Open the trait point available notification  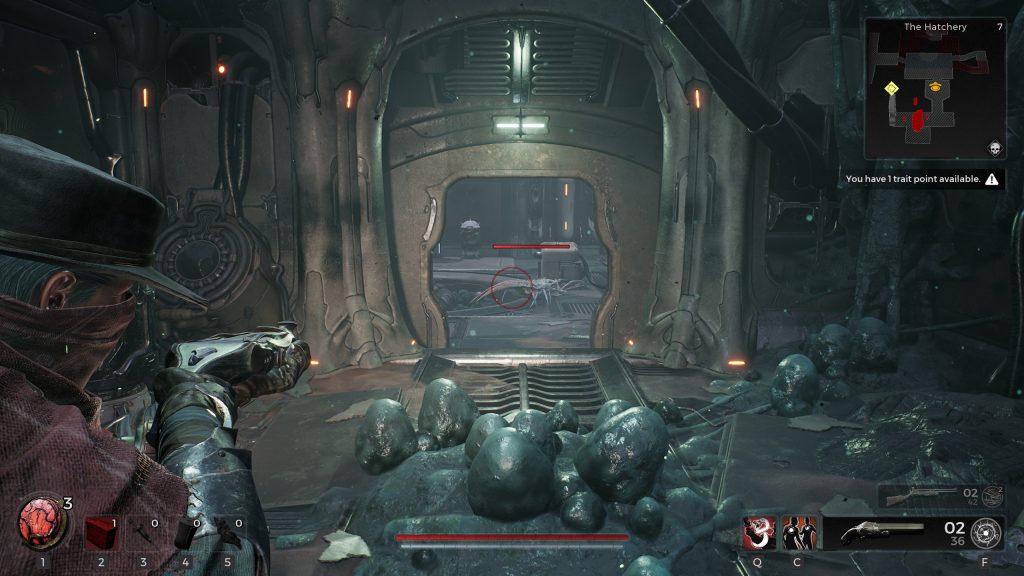click(x=921, y=179)
